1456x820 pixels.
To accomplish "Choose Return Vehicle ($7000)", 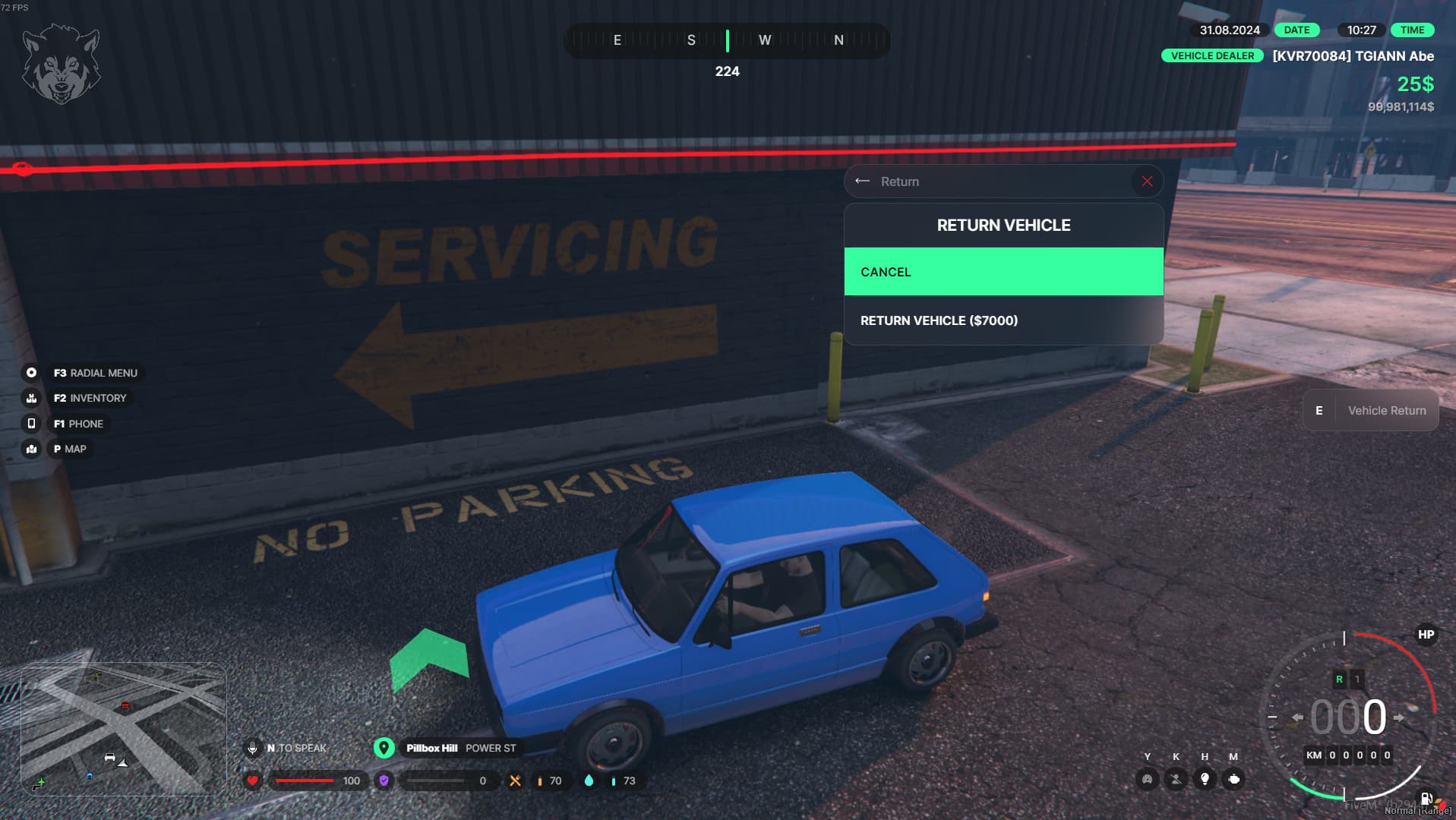I will point(1003,320).
